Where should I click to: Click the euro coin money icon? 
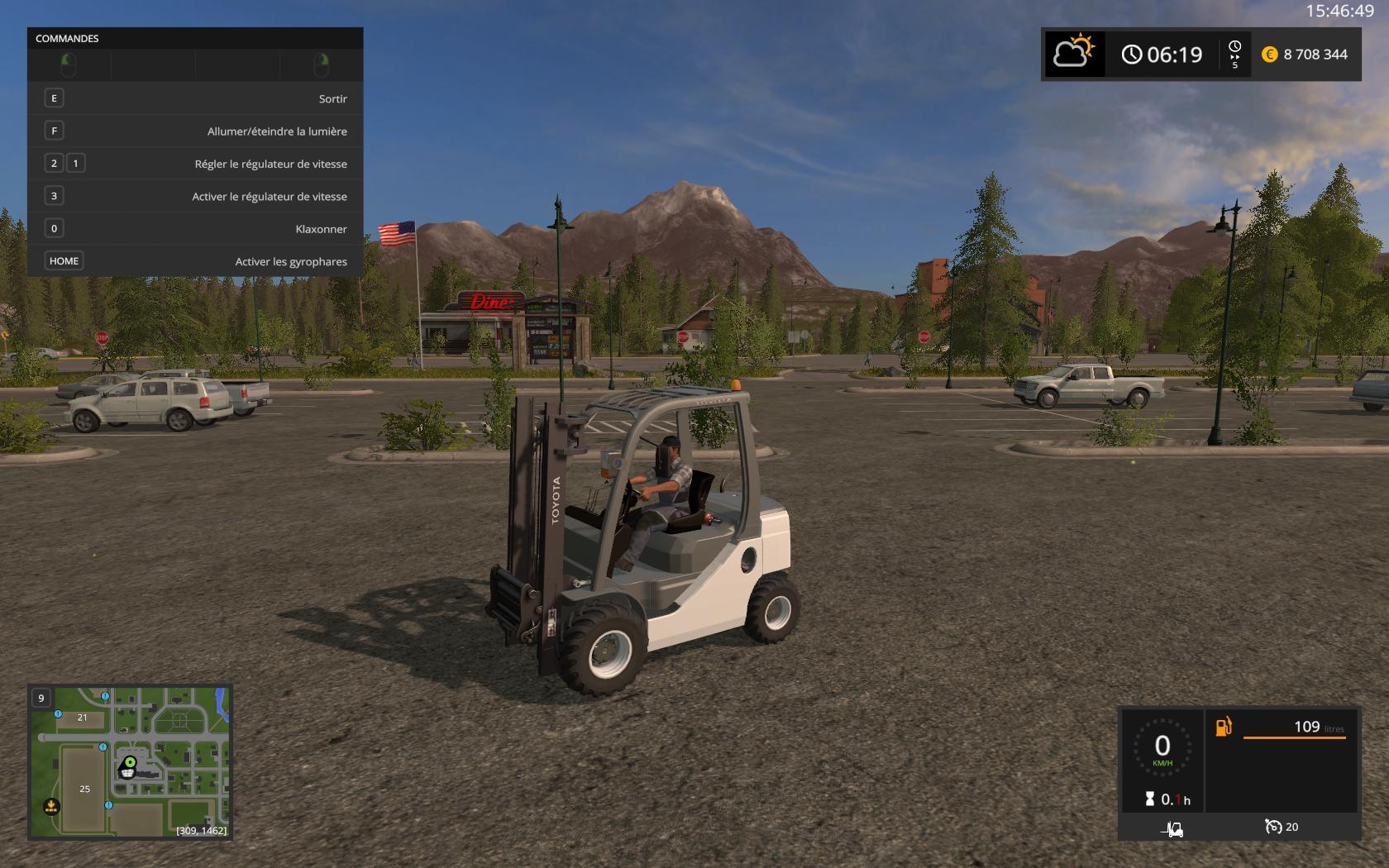1269,55
